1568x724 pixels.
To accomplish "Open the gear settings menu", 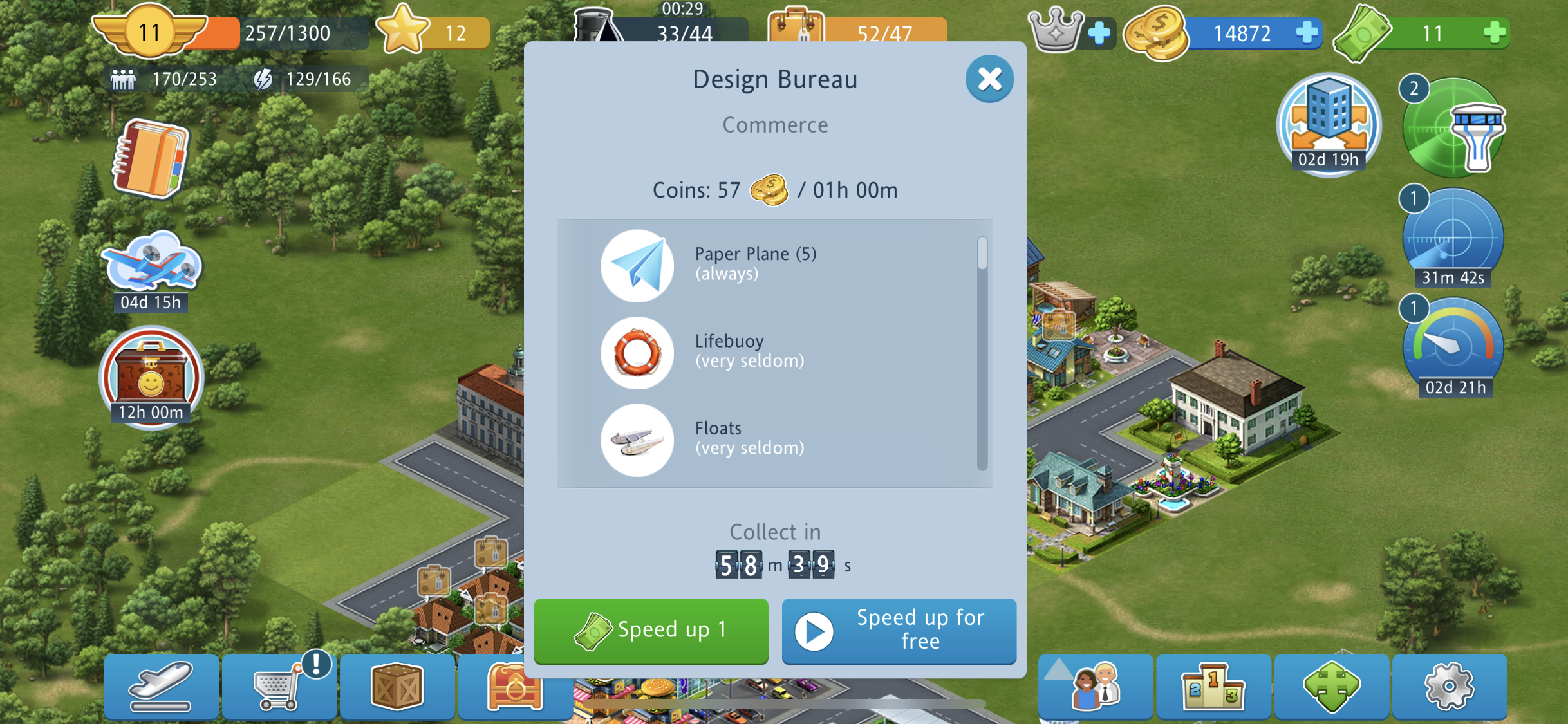I will tap(1449, 687).
